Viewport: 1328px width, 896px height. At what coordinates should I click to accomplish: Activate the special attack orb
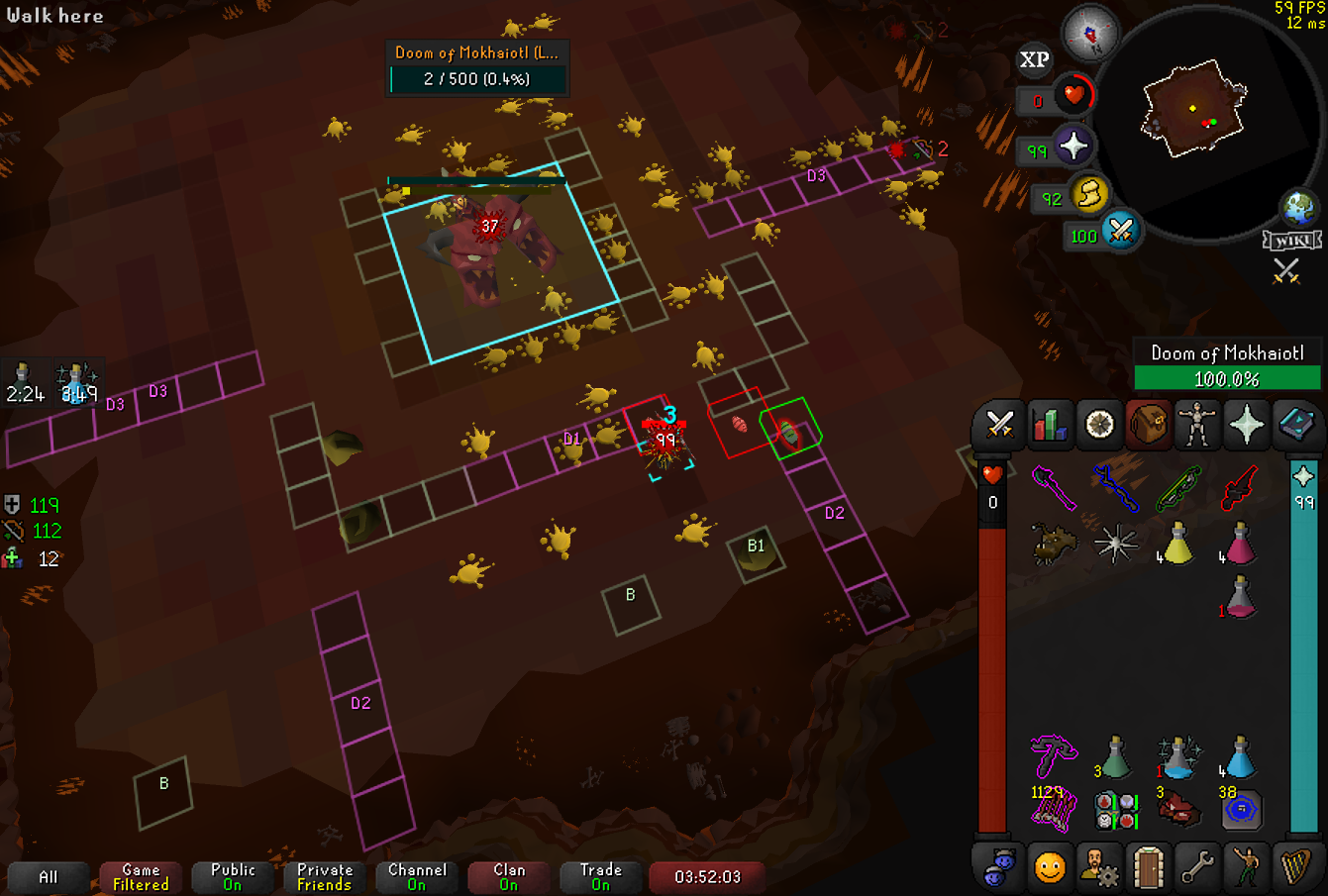[x=1120, y=232]
